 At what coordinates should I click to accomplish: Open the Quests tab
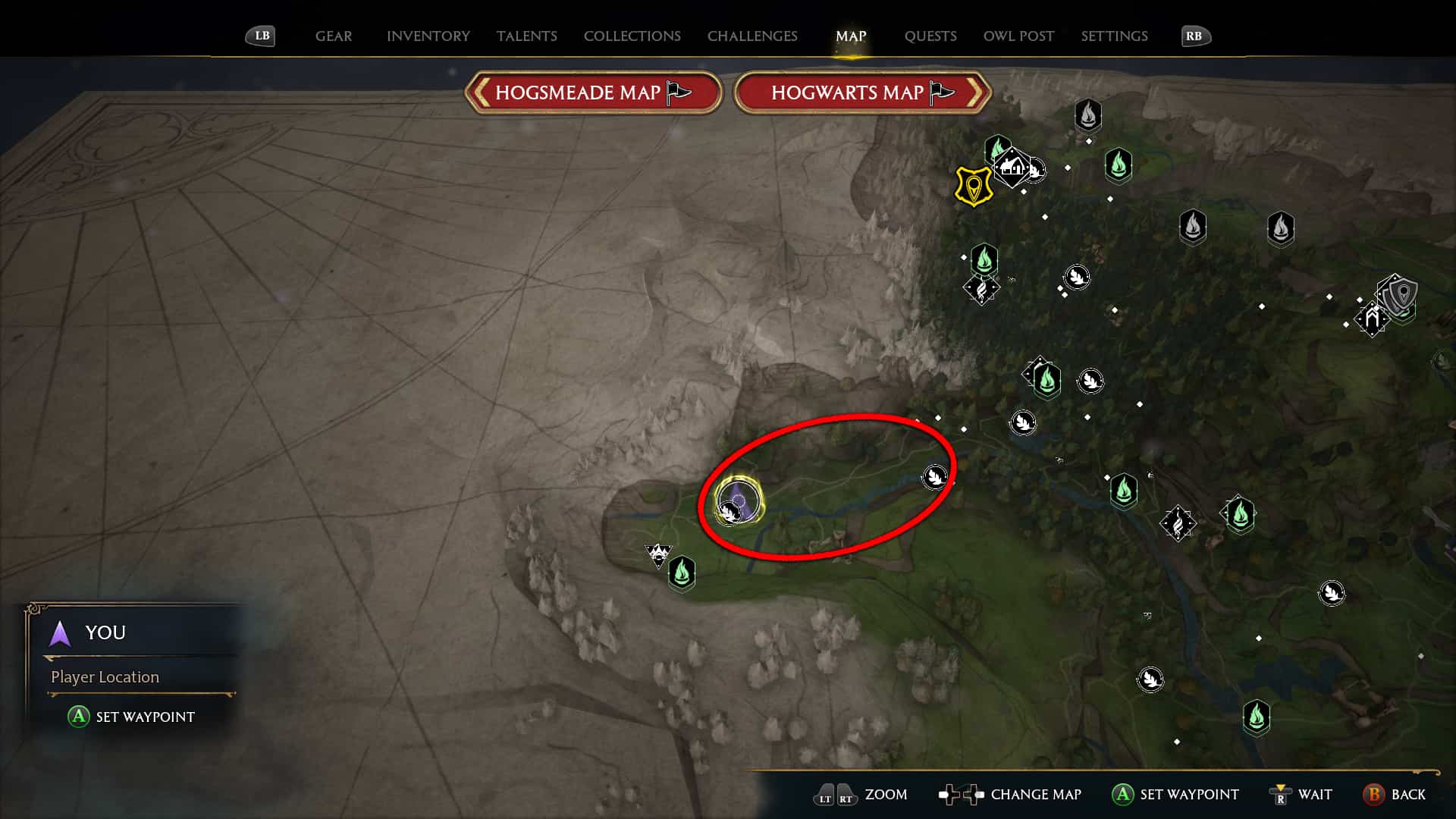click(x=930, y=36)
